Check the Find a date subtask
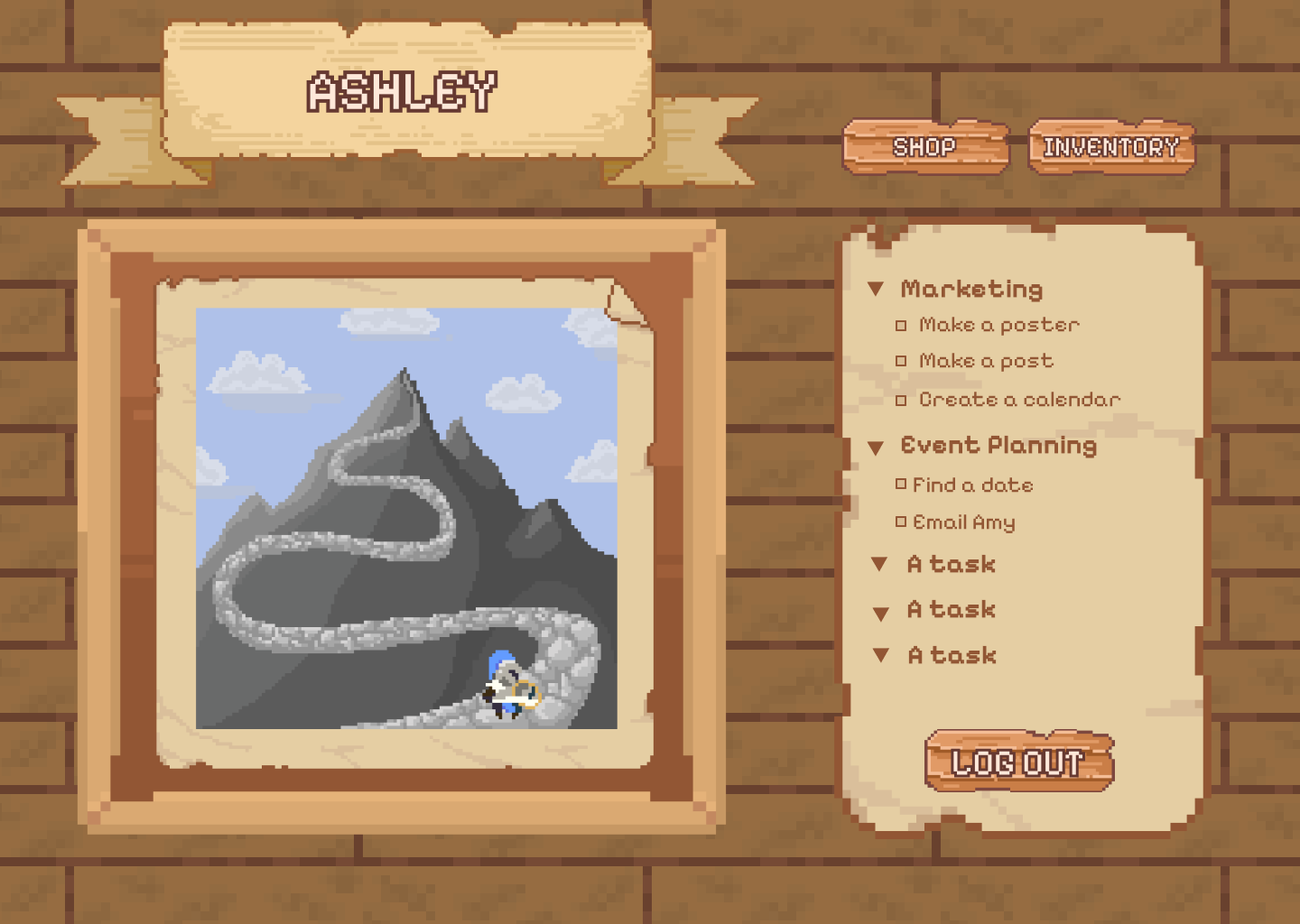Viewport: 1300px width, 924px height. click(901, 485)
